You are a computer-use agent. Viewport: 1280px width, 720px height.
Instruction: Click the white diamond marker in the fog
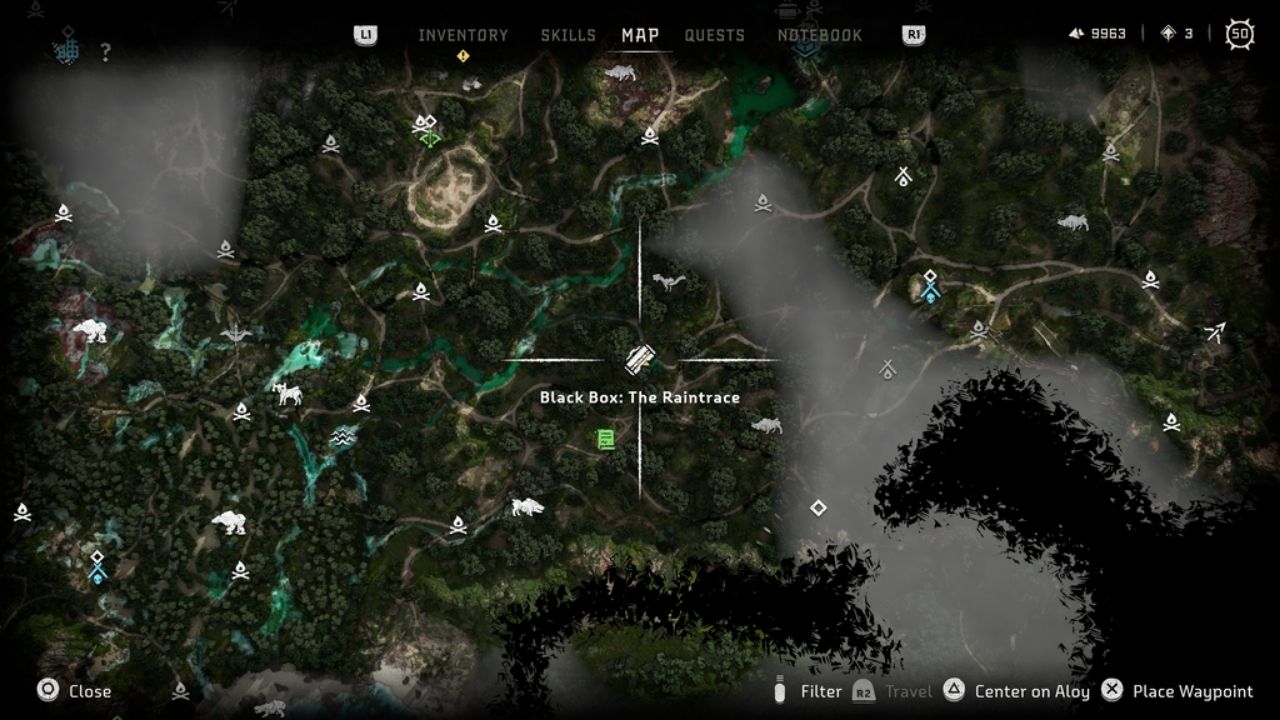coord(818,508)
